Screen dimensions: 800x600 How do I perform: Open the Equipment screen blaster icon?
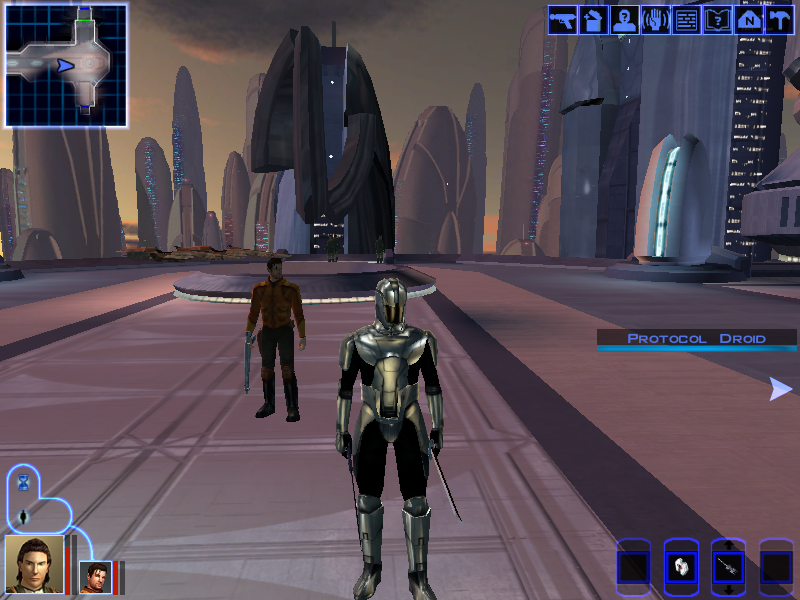[x=563, y=20]
